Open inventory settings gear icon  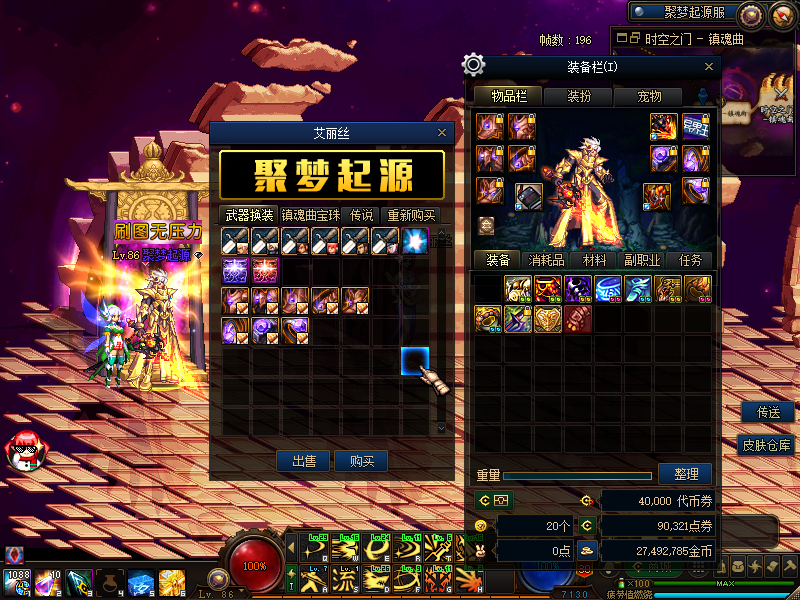474,66
